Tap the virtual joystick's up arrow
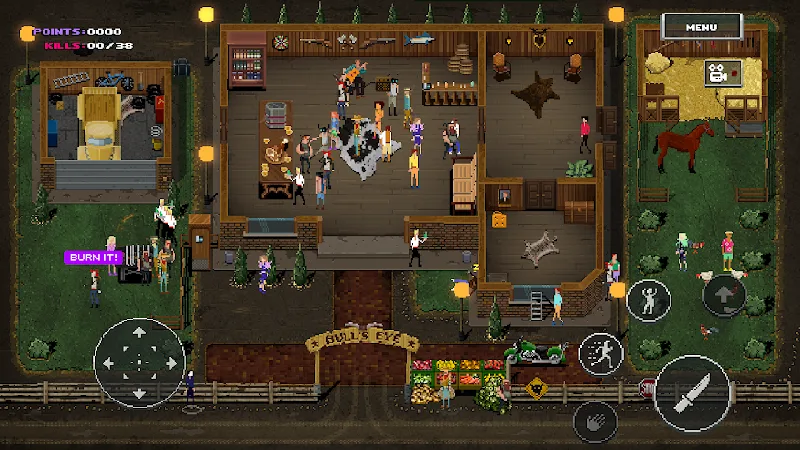Viewport: 800px width, 450px height. tap(139, 331)
